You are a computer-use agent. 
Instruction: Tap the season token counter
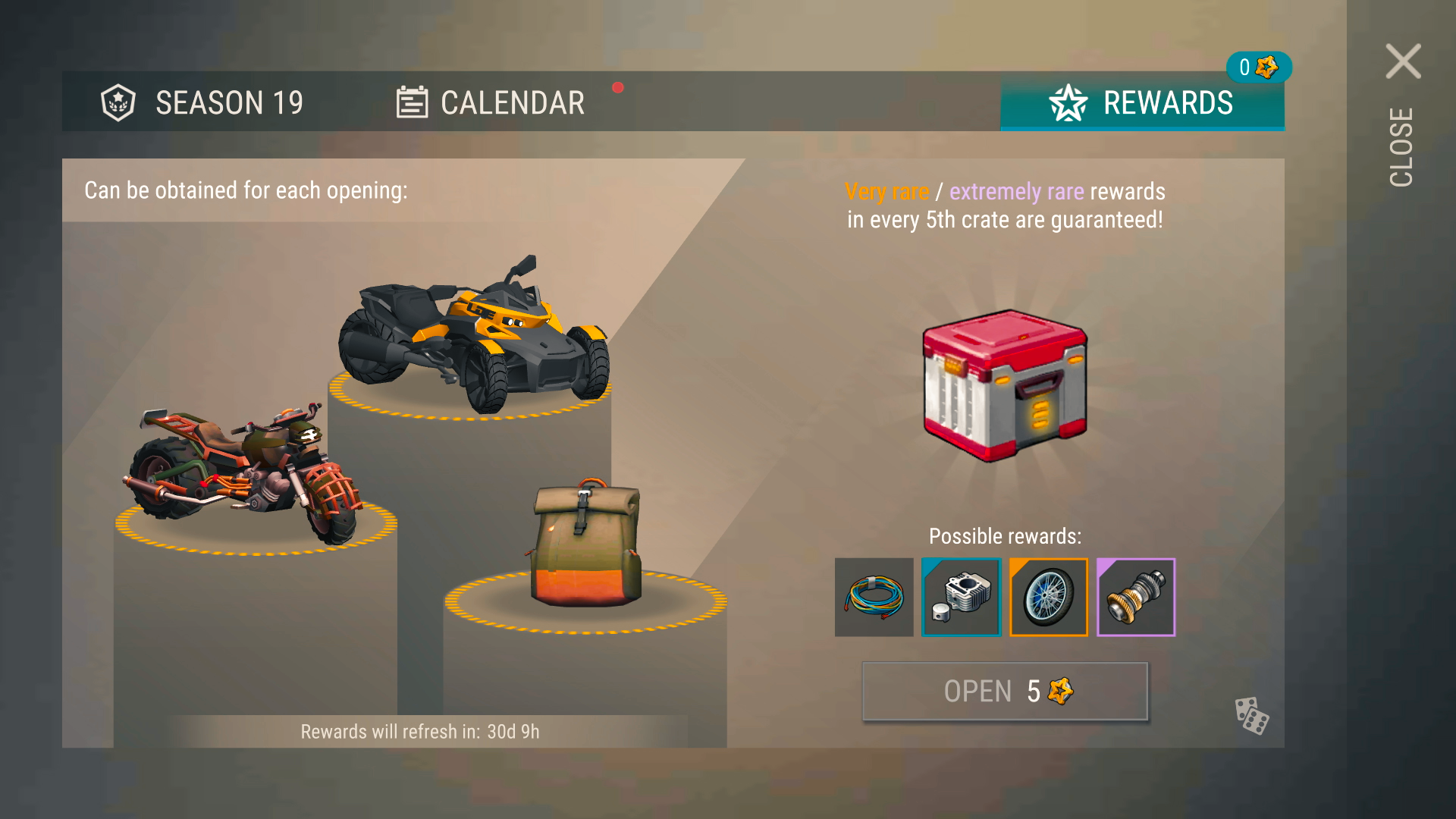(1258, 67)
